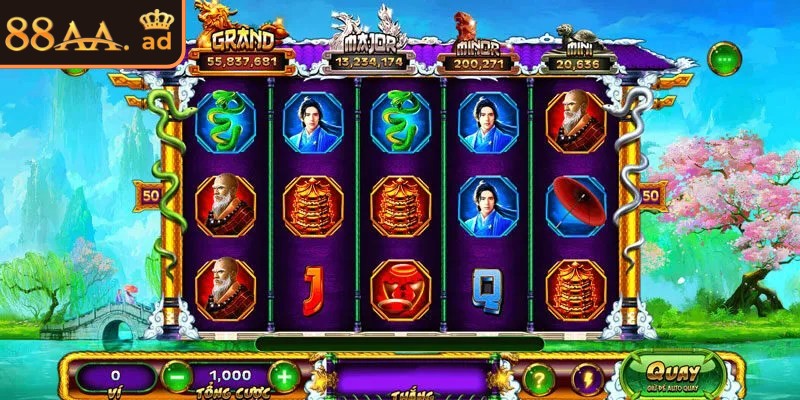
Task: Open the question mark help button
Action: (x=540, y=379)
